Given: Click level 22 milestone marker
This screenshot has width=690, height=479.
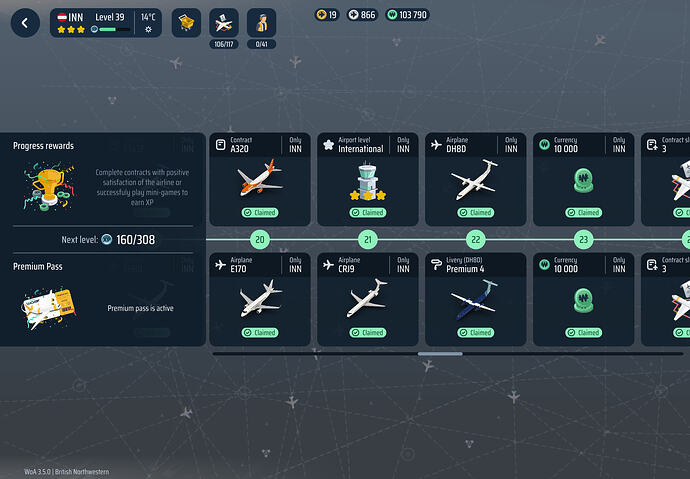Looking at the screenshot, I should tap(476, 240).
